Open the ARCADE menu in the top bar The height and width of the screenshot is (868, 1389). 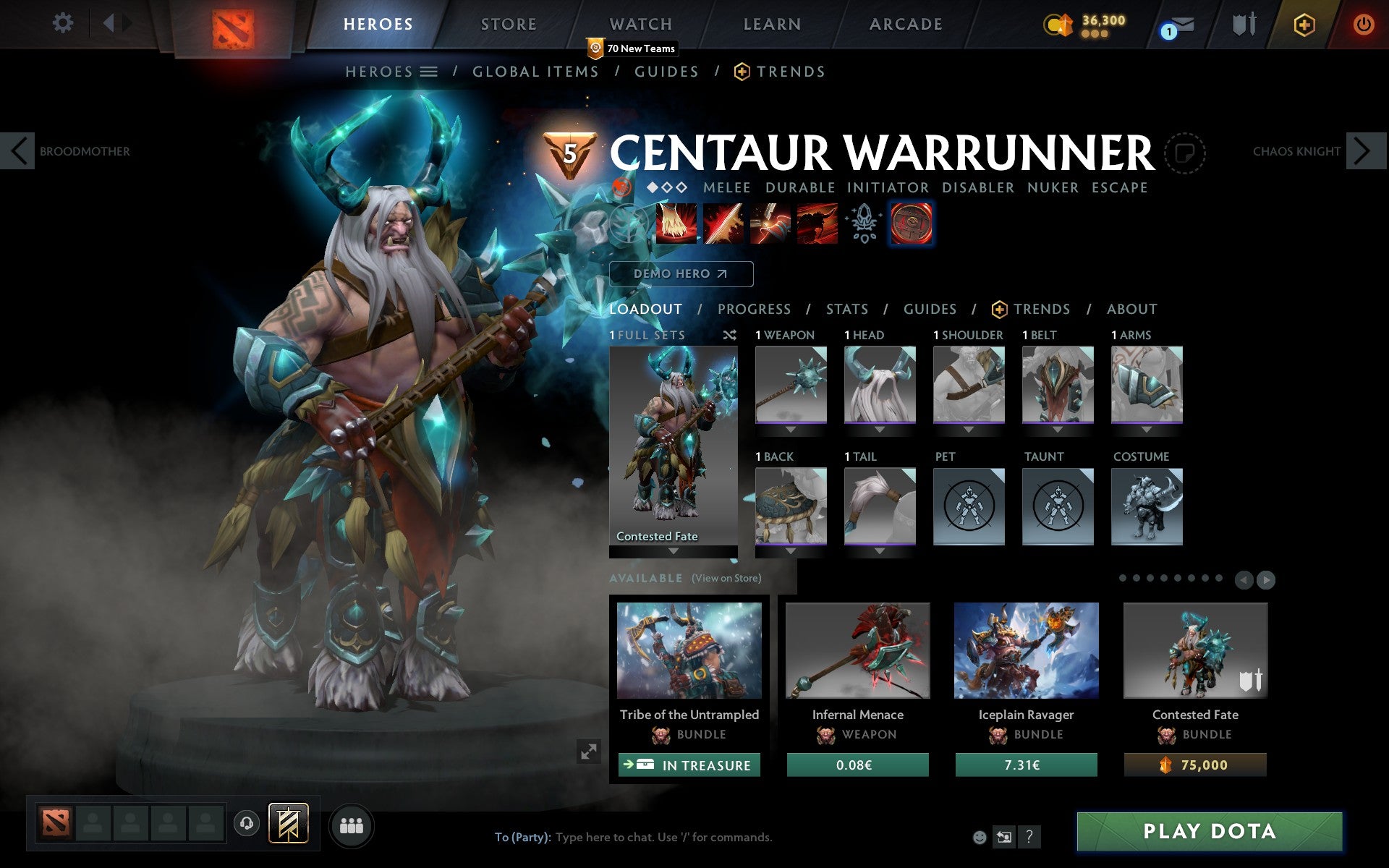point(904,24)
